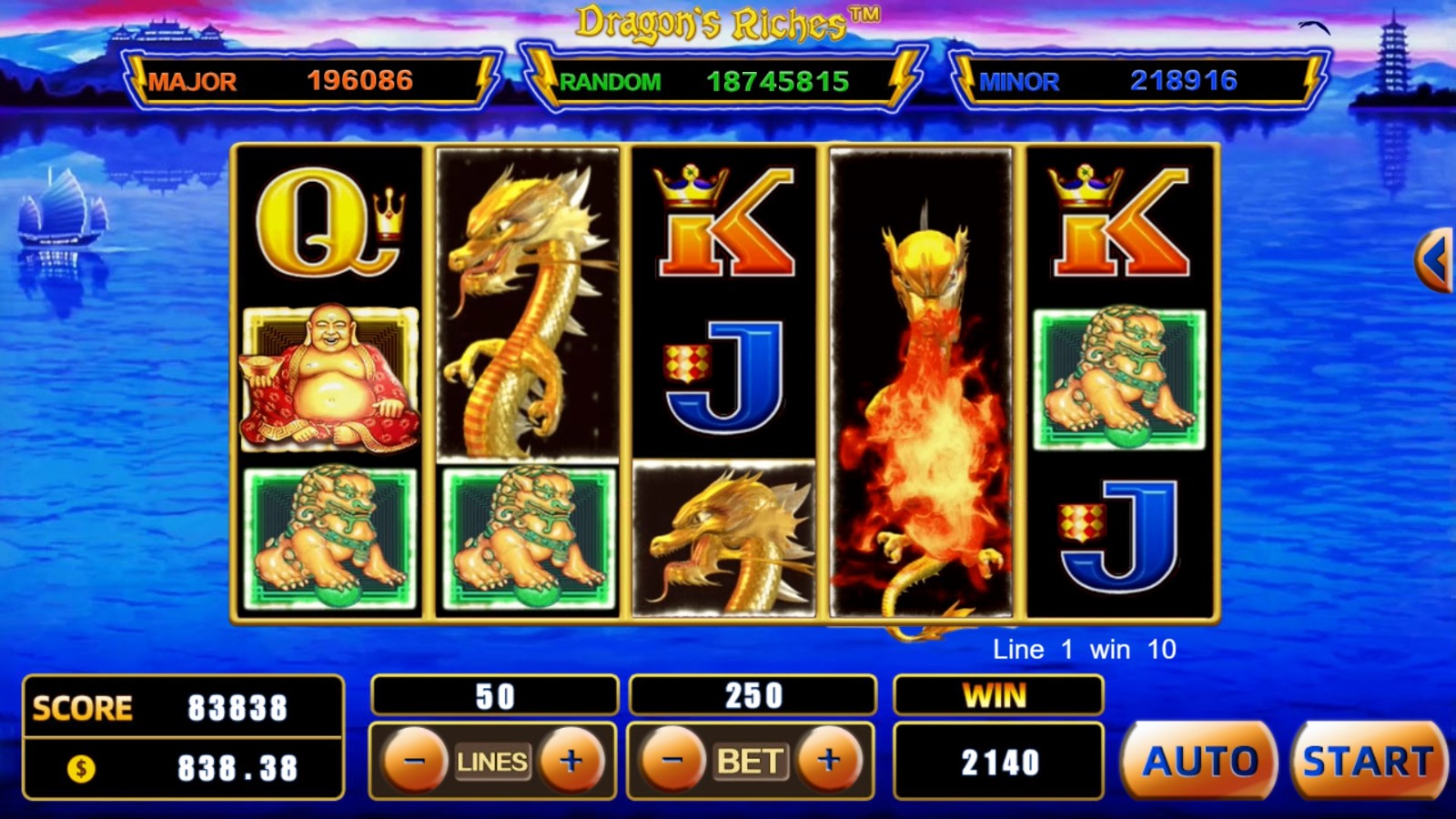Activate the AUTO spin button
The height and width of the screenshot is (819, 1456).
click(x=1200, y=761)
